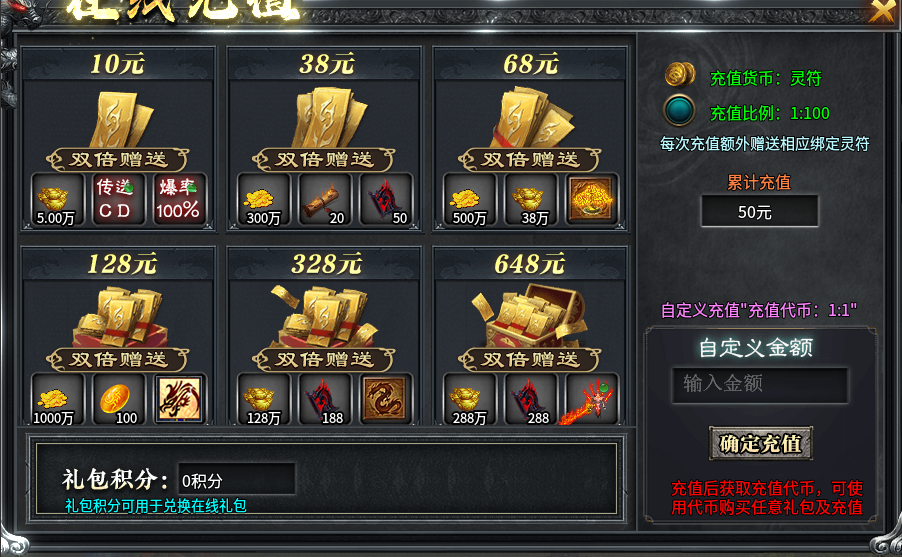This screenshot has width=902, height=557.
Task: Buy the 648元 treasure chest package
Action: point(531,320)
